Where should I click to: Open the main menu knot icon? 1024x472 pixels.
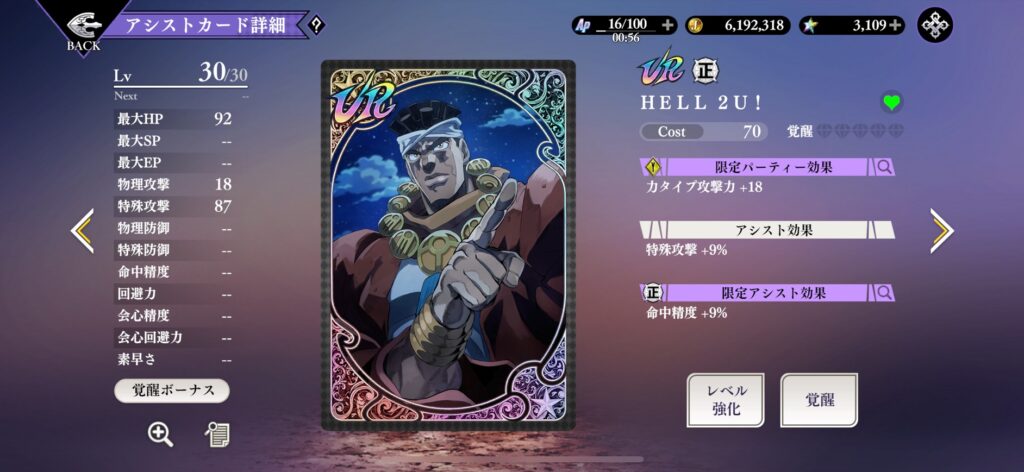935,25
